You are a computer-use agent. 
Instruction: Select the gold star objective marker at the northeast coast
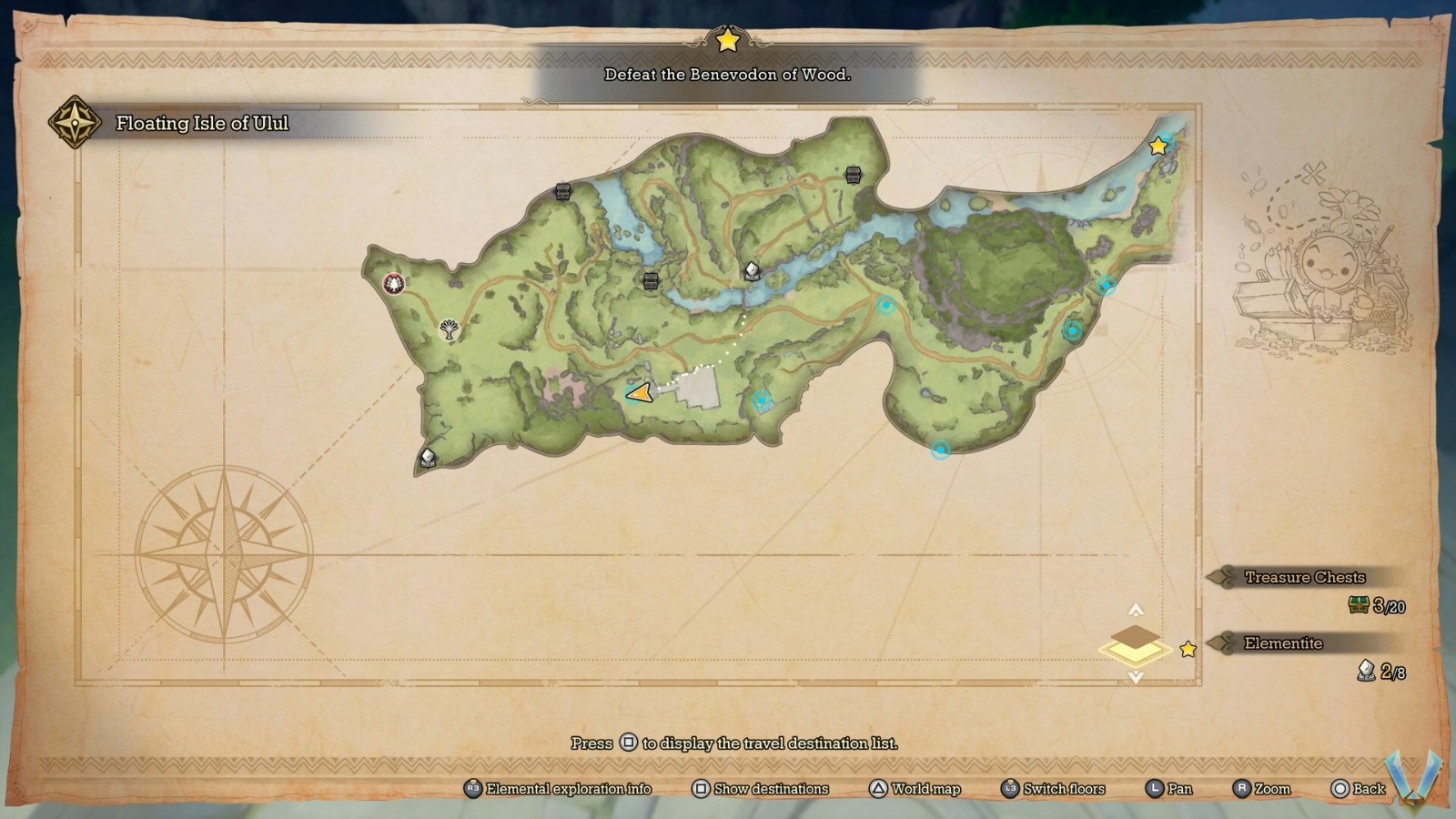coord(1158,144)
